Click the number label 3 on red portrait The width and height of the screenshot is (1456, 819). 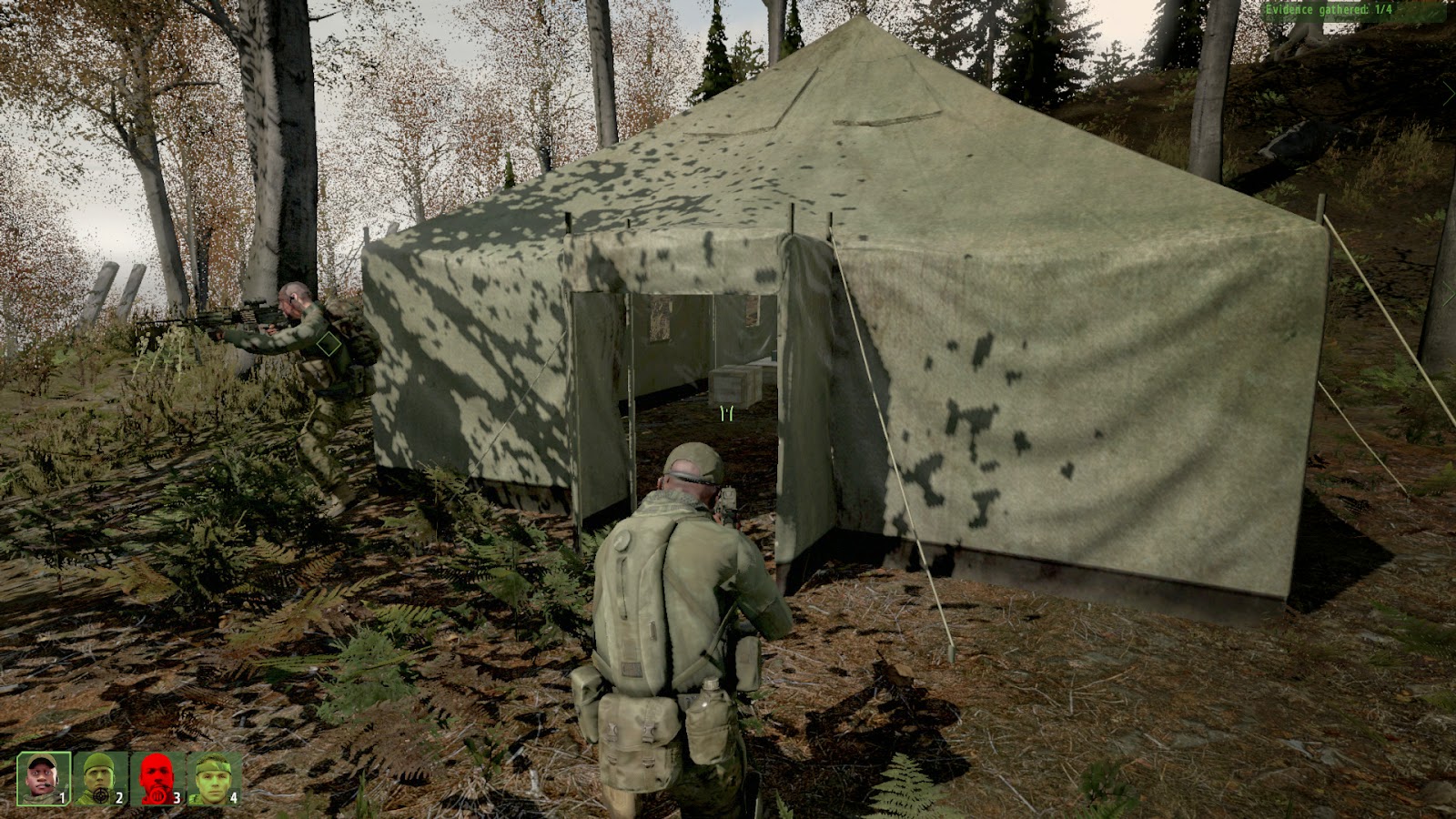click(177, 796)
